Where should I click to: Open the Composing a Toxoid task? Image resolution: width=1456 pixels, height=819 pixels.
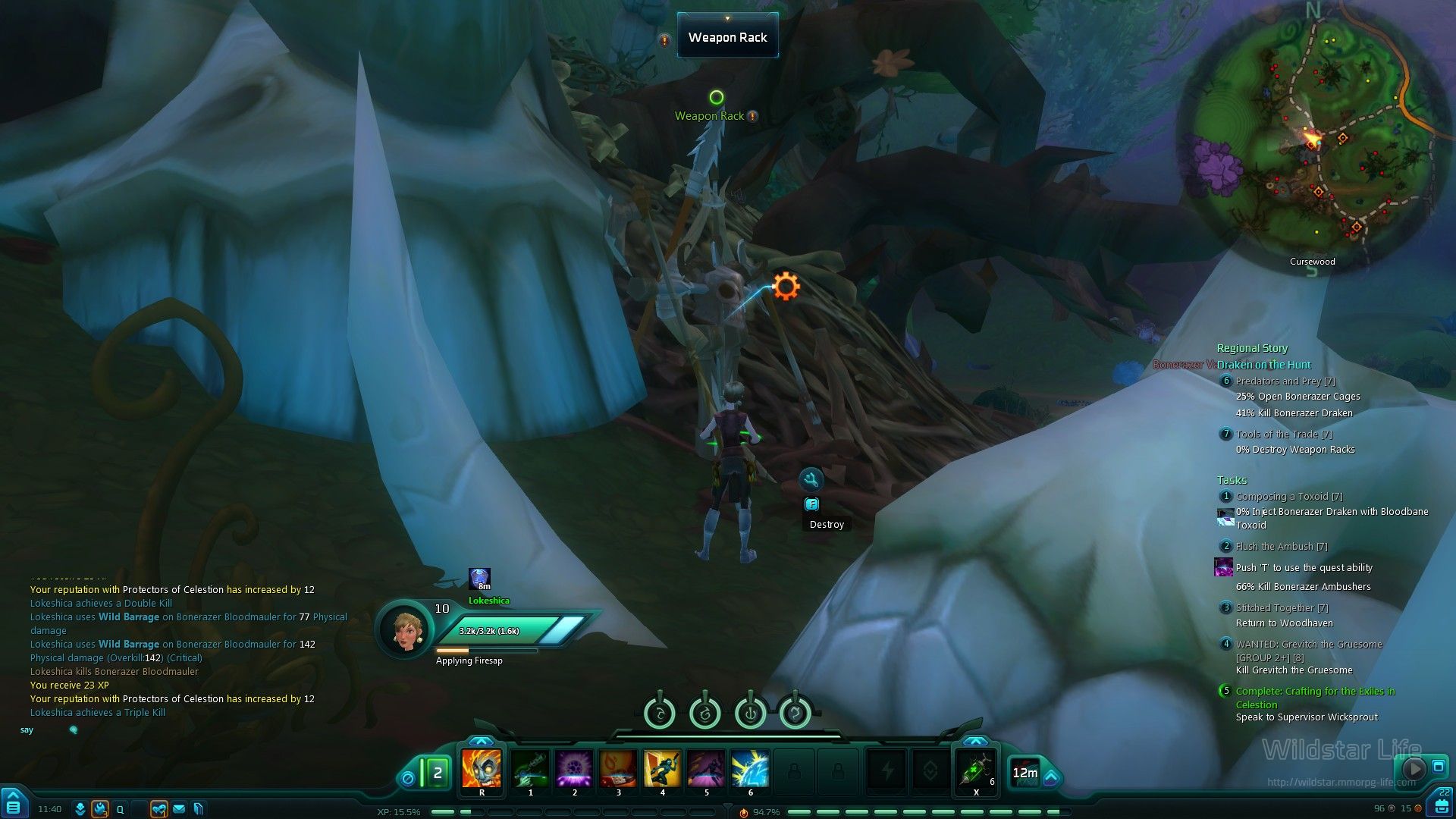1289,497
